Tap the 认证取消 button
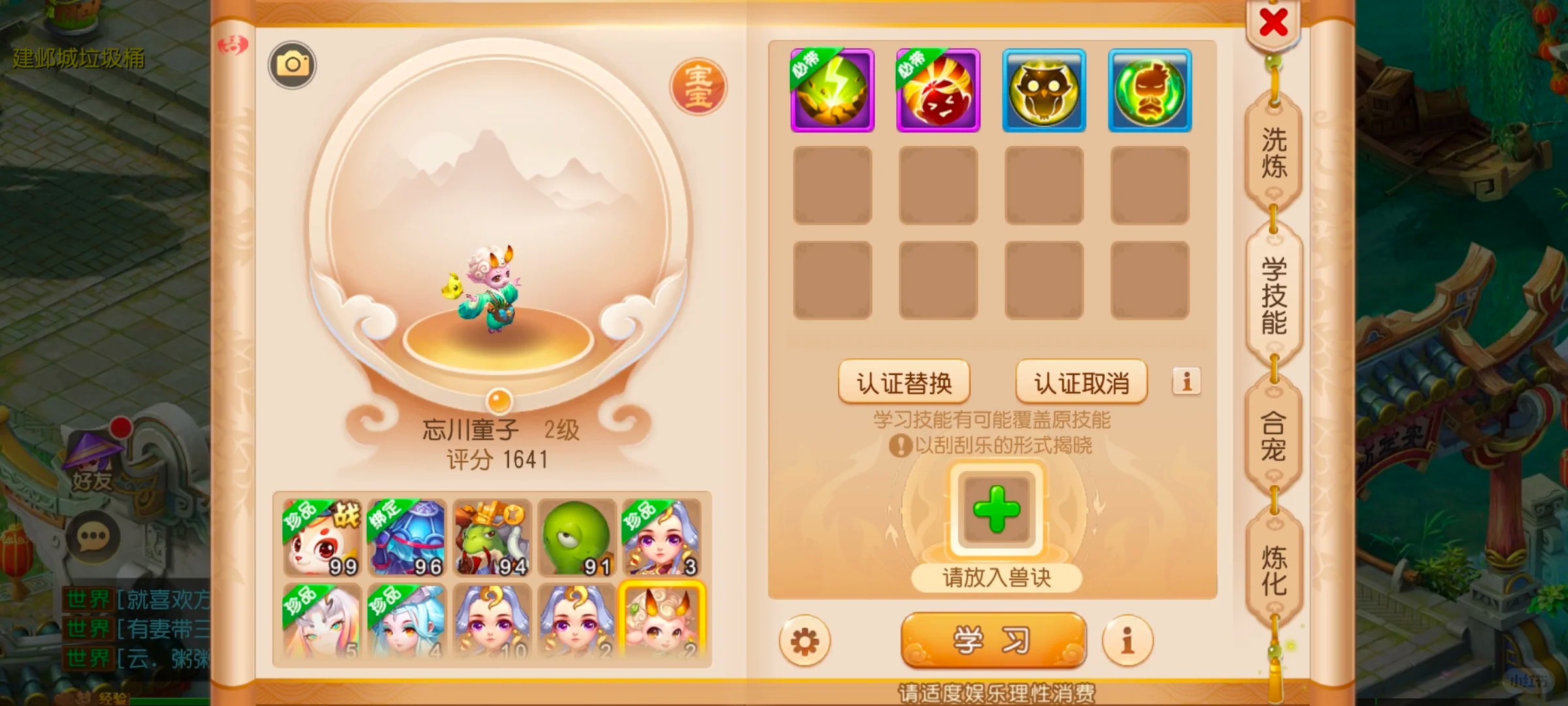Image resolution: width=1568 pixels, height=706 pixels. 1081,382
